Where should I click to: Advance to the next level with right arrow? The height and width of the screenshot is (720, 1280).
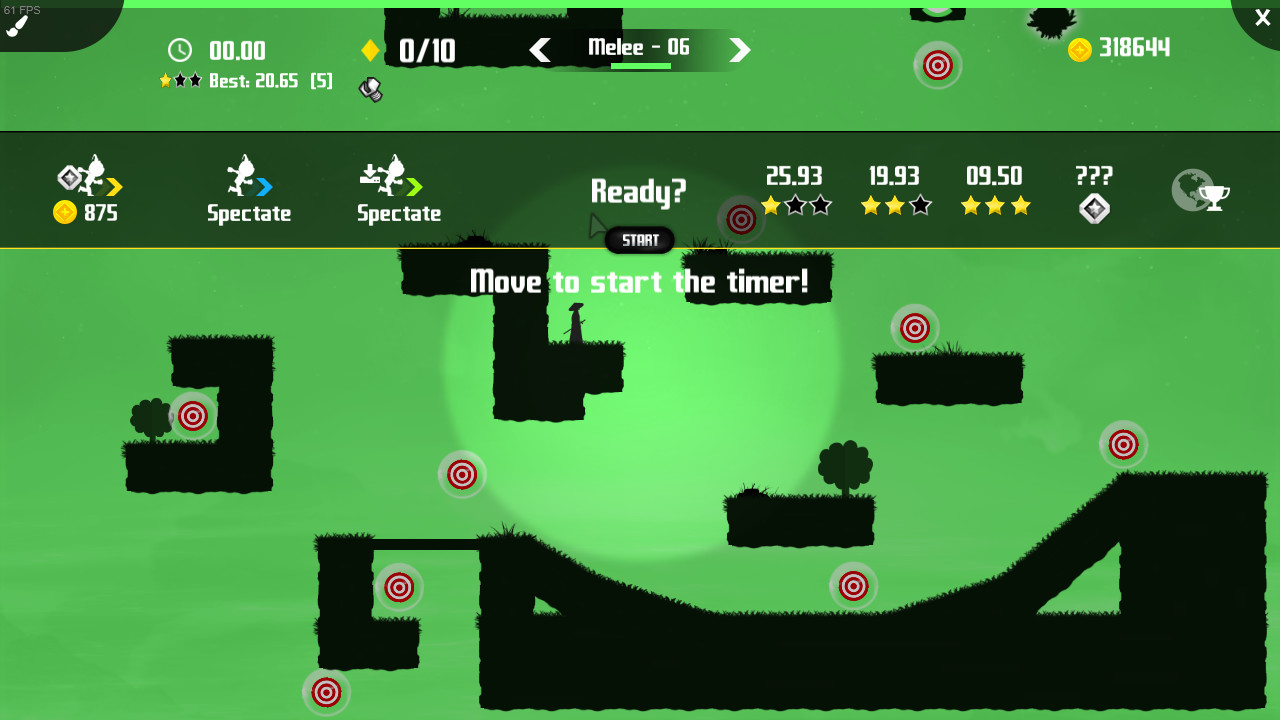739,49
